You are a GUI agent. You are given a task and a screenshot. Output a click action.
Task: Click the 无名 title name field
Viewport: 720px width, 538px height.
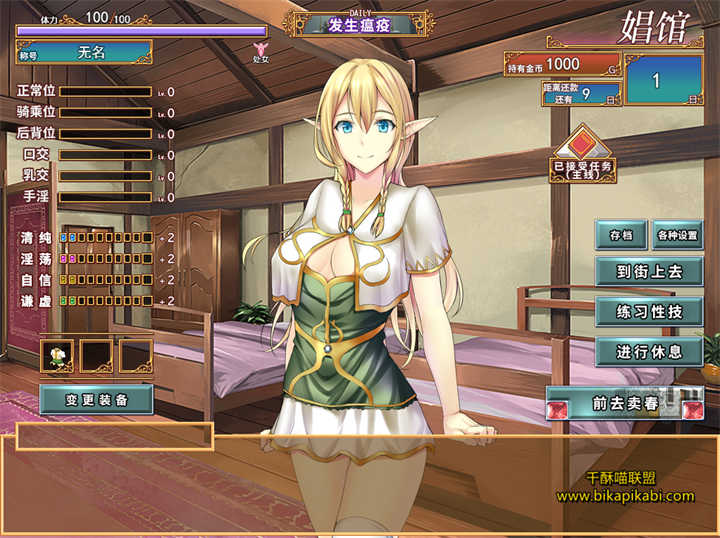pyautogui.click(x=91, y=51)
